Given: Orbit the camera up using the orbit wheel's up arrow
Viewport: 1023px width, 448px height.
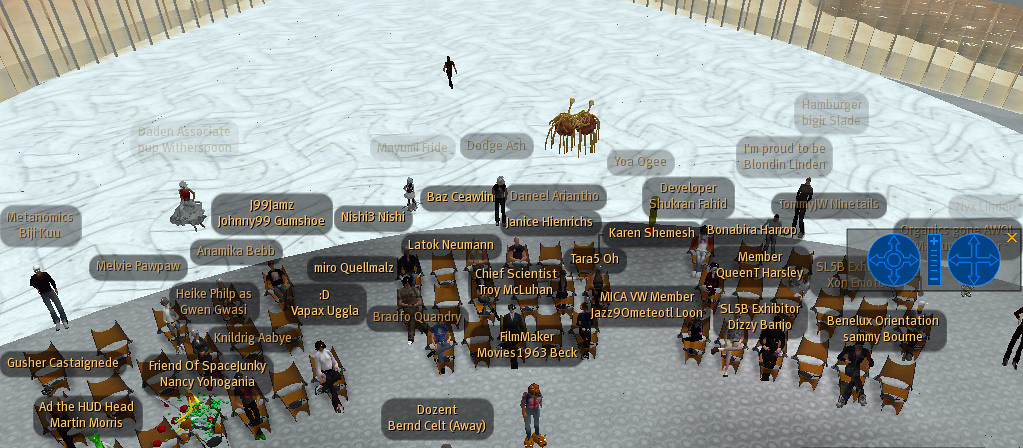Looking at the screenshot, I should (894, 241).
